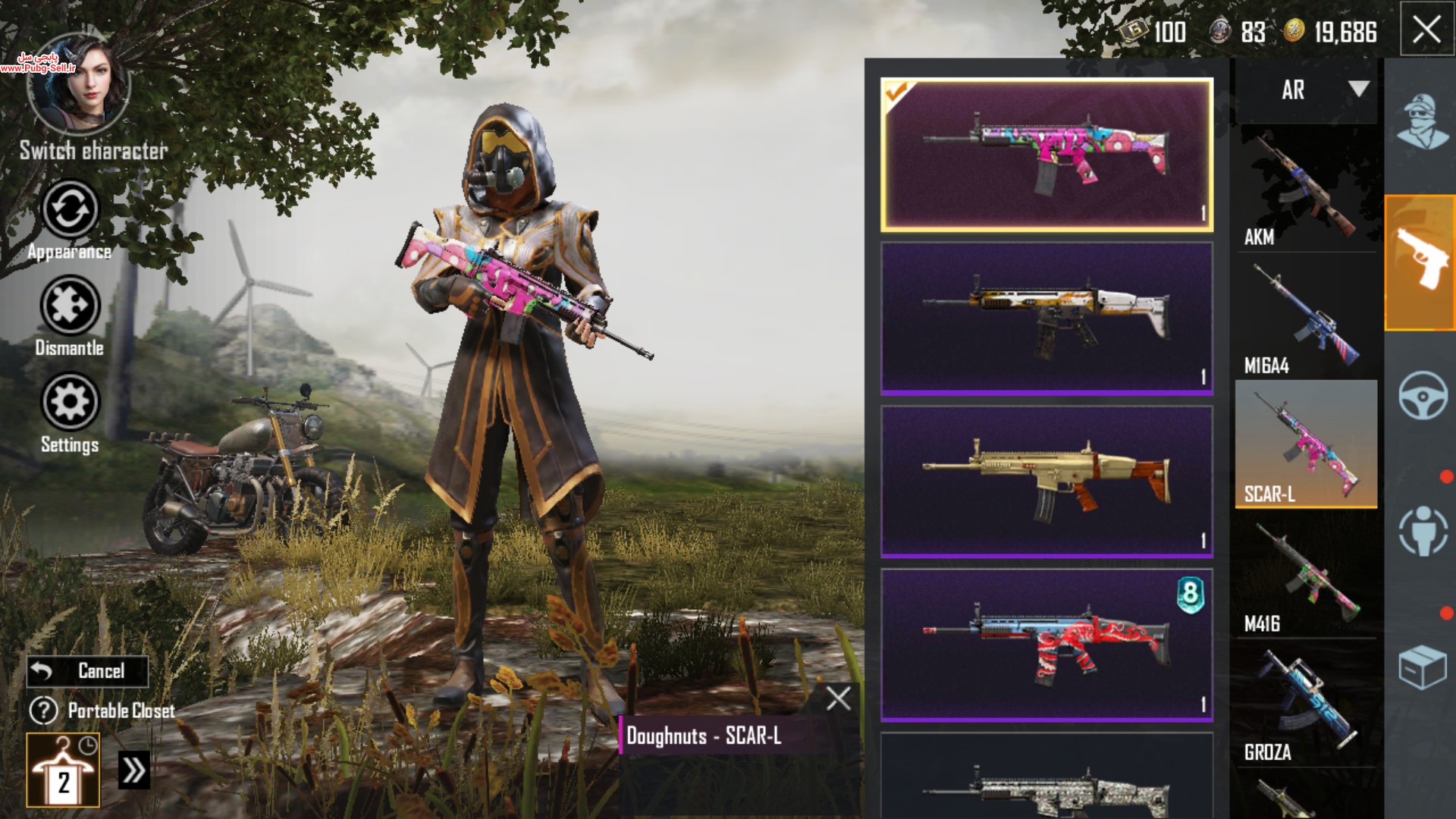Select the white and orange SCAR-L skin
This screenshot has height=819, width=1456.
1046,318
